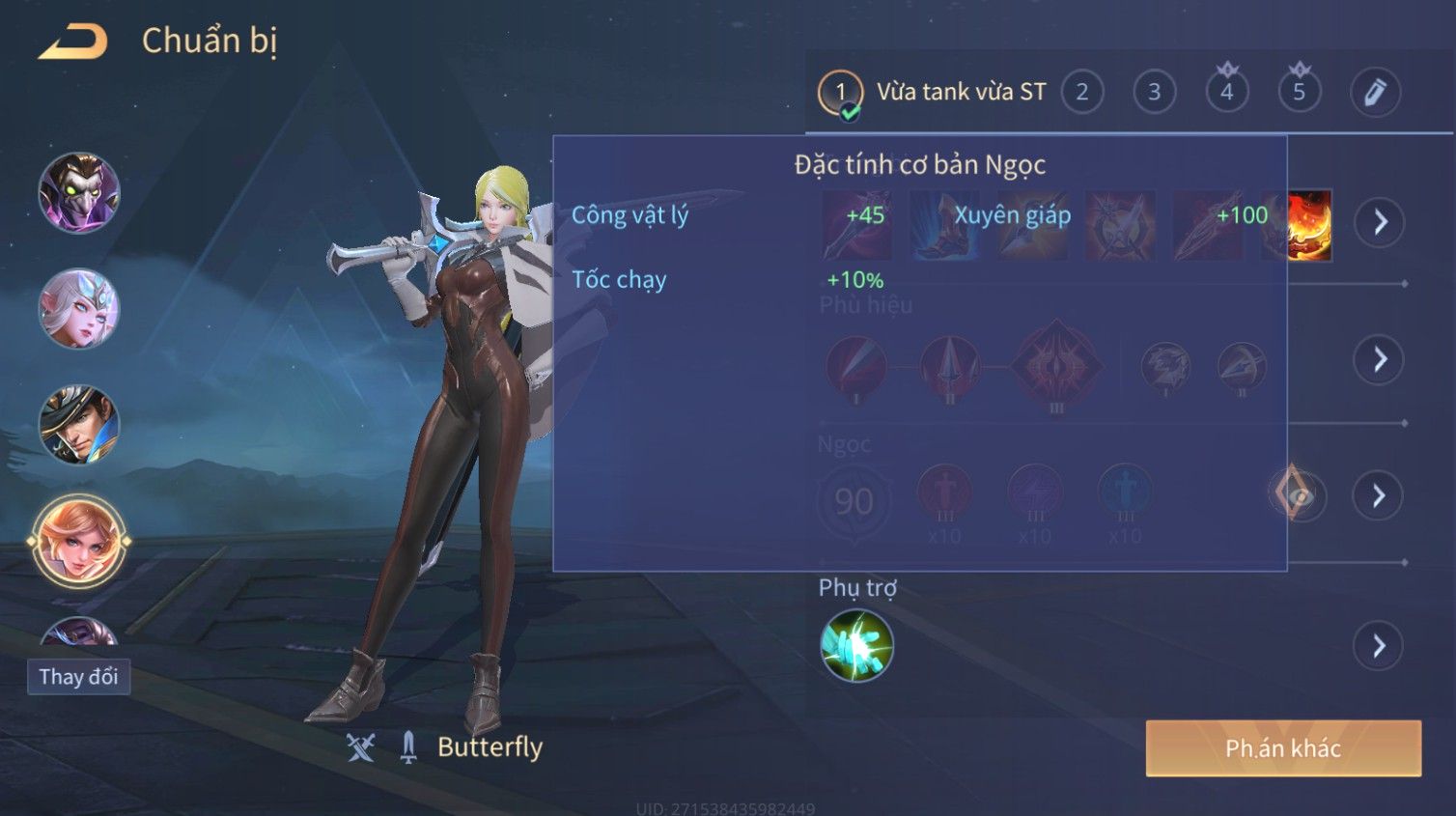Select the highlighted orange-haired hero portrait
Viewport: 1456px width, 816px height.
(78, 541)
